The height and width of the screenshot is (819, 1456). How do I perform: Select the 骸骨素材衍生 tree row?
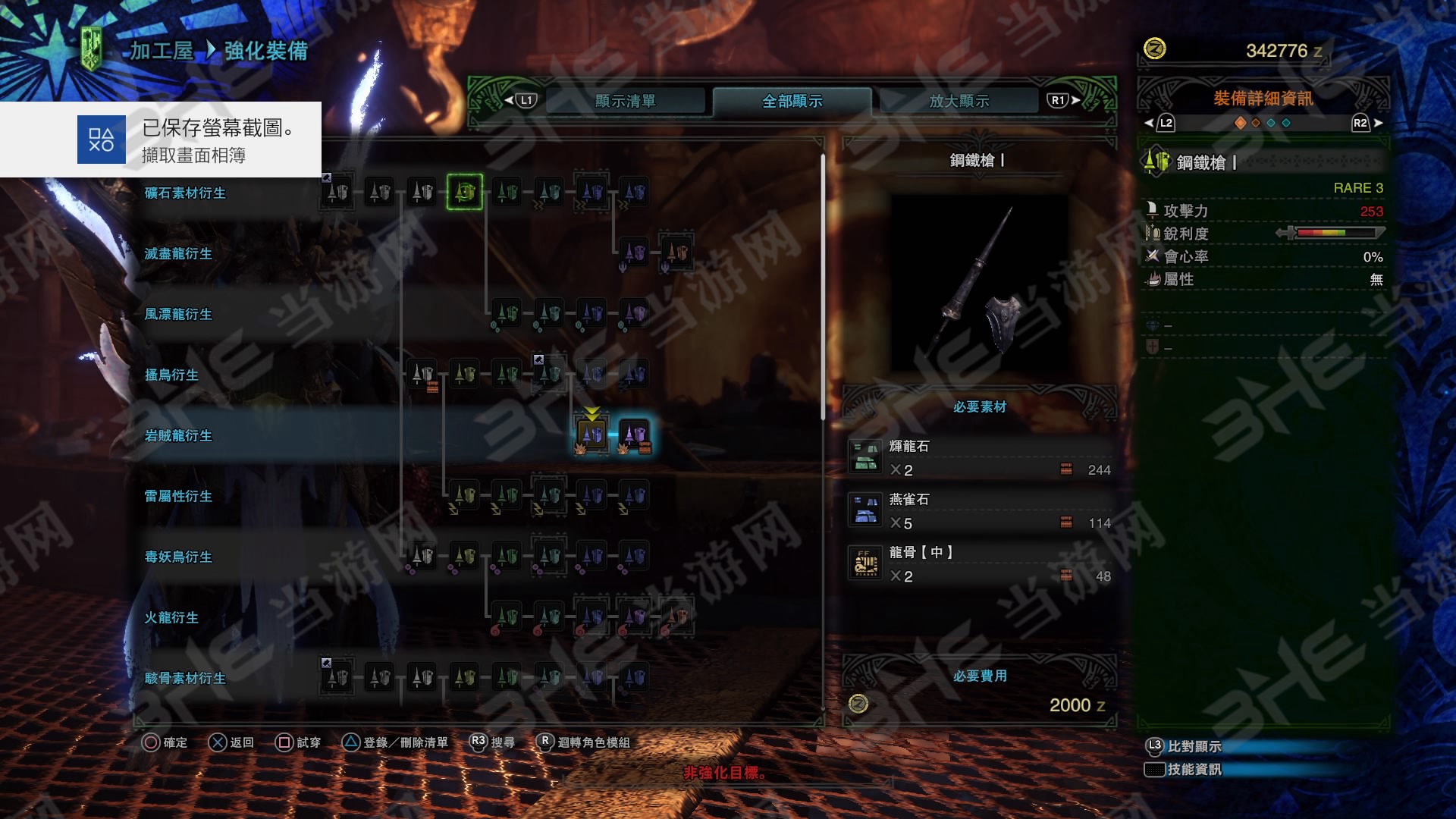click(x=185, y=679)
